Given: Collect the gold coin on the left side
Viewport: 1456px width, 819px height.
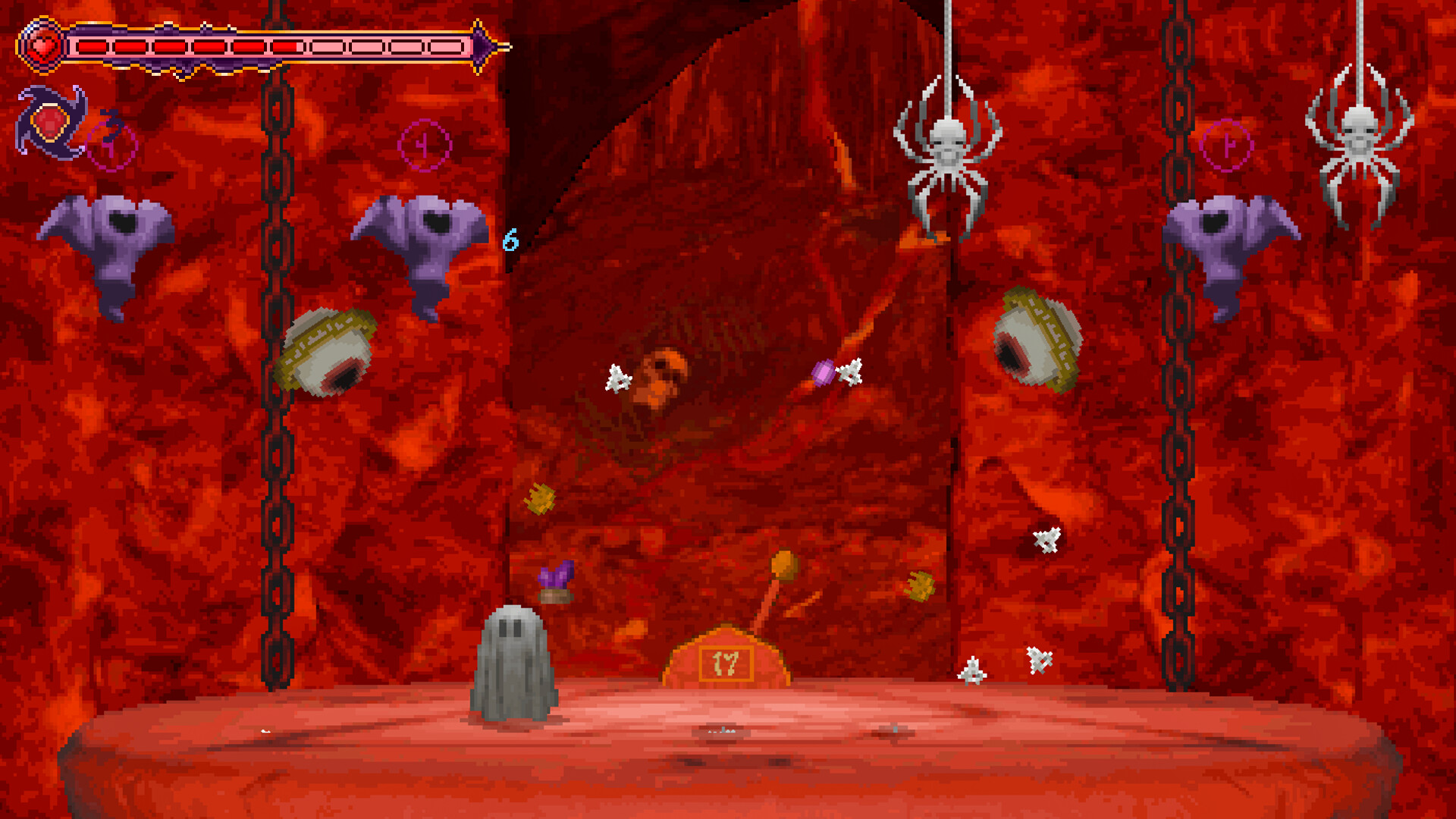Looking at the screenshot, I should [540, 498].
